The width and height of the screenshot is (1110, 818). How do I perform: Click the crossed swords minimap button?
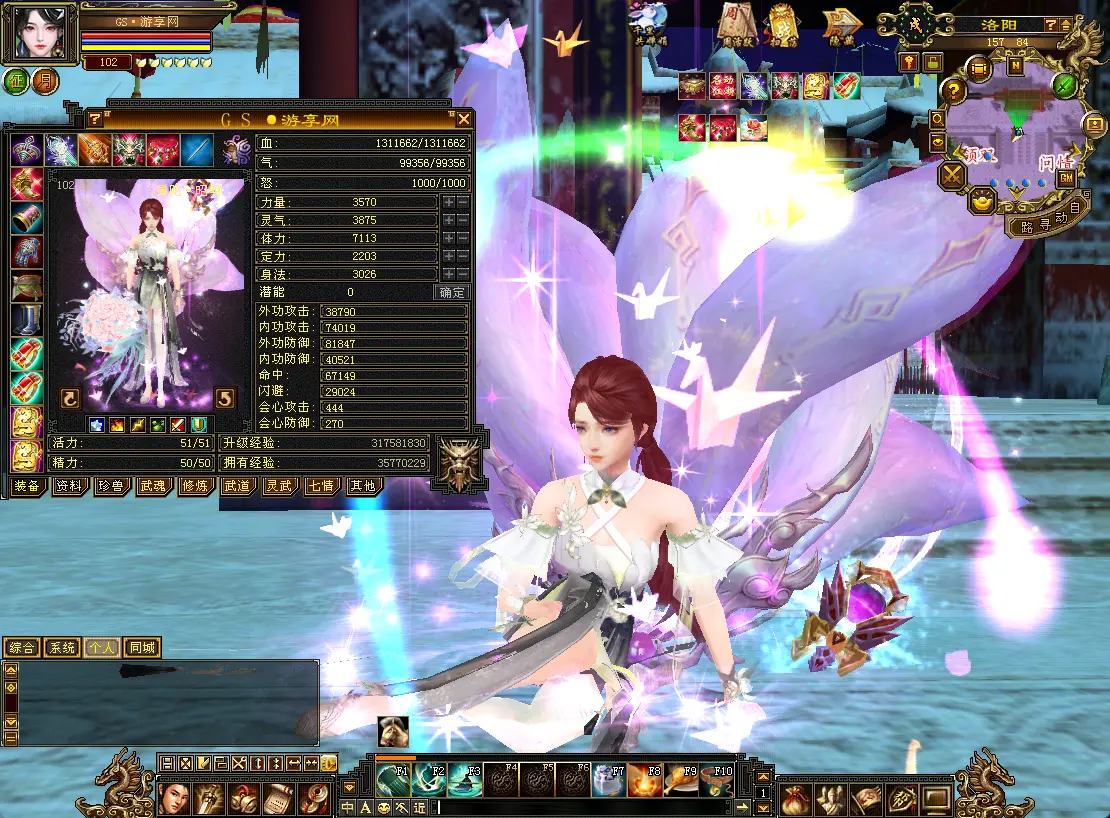click(x=951, y=176)
